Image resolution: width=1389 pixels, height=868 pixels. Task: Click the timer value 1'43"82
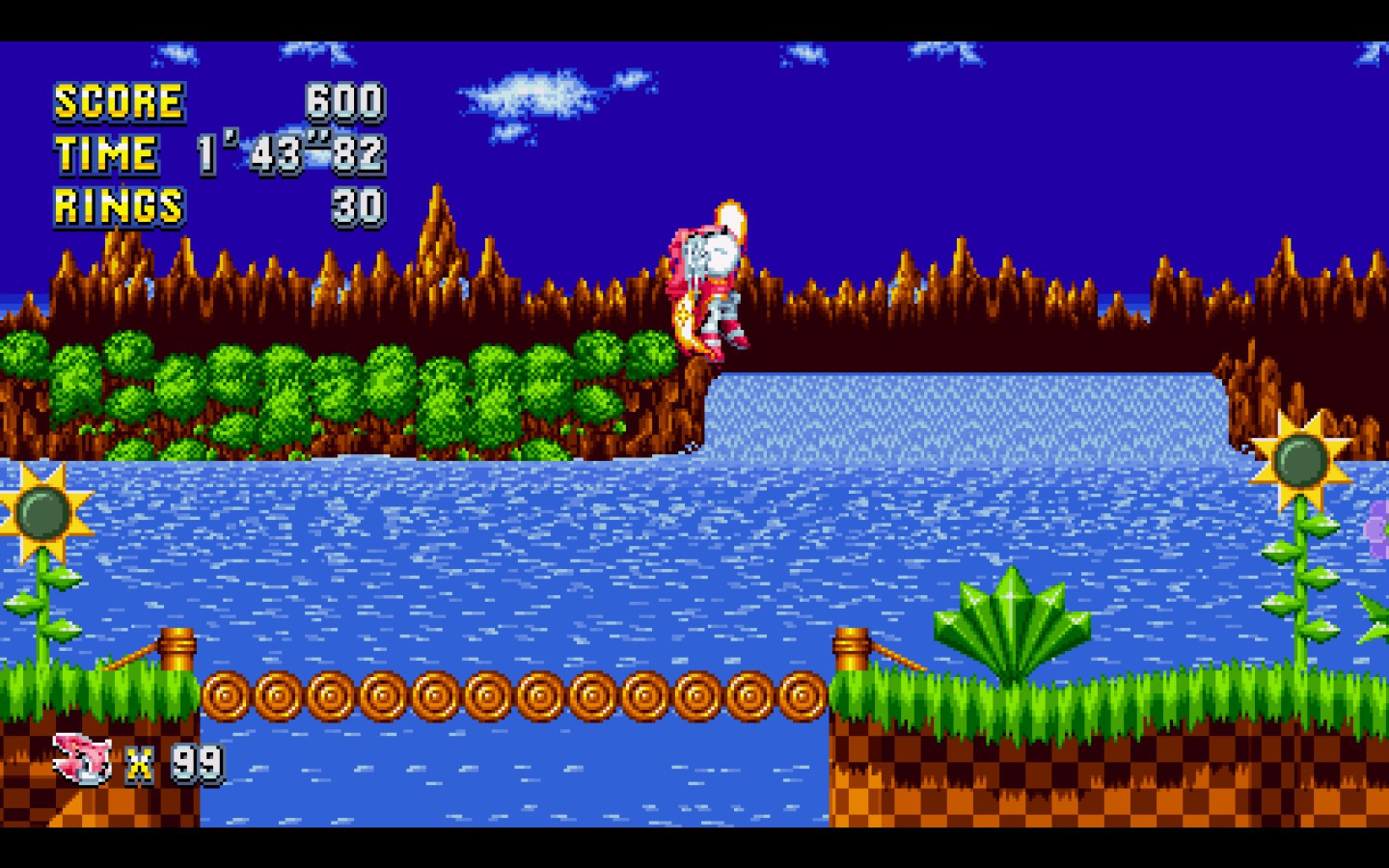(x=289, y=152)
